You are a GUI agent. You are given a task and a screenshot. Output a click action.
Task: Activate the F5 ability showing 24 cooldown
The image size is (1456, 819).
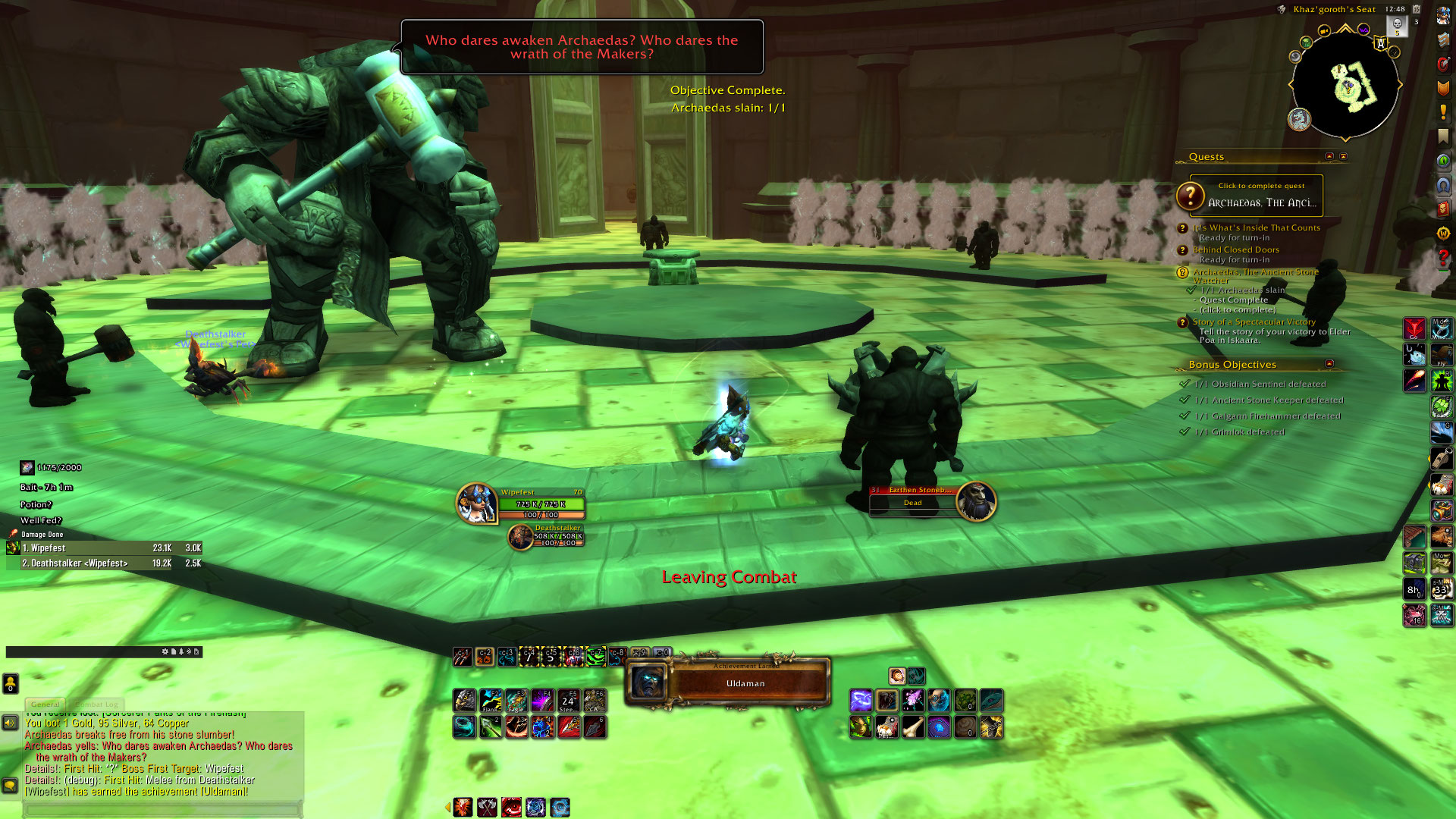point(568,701)
